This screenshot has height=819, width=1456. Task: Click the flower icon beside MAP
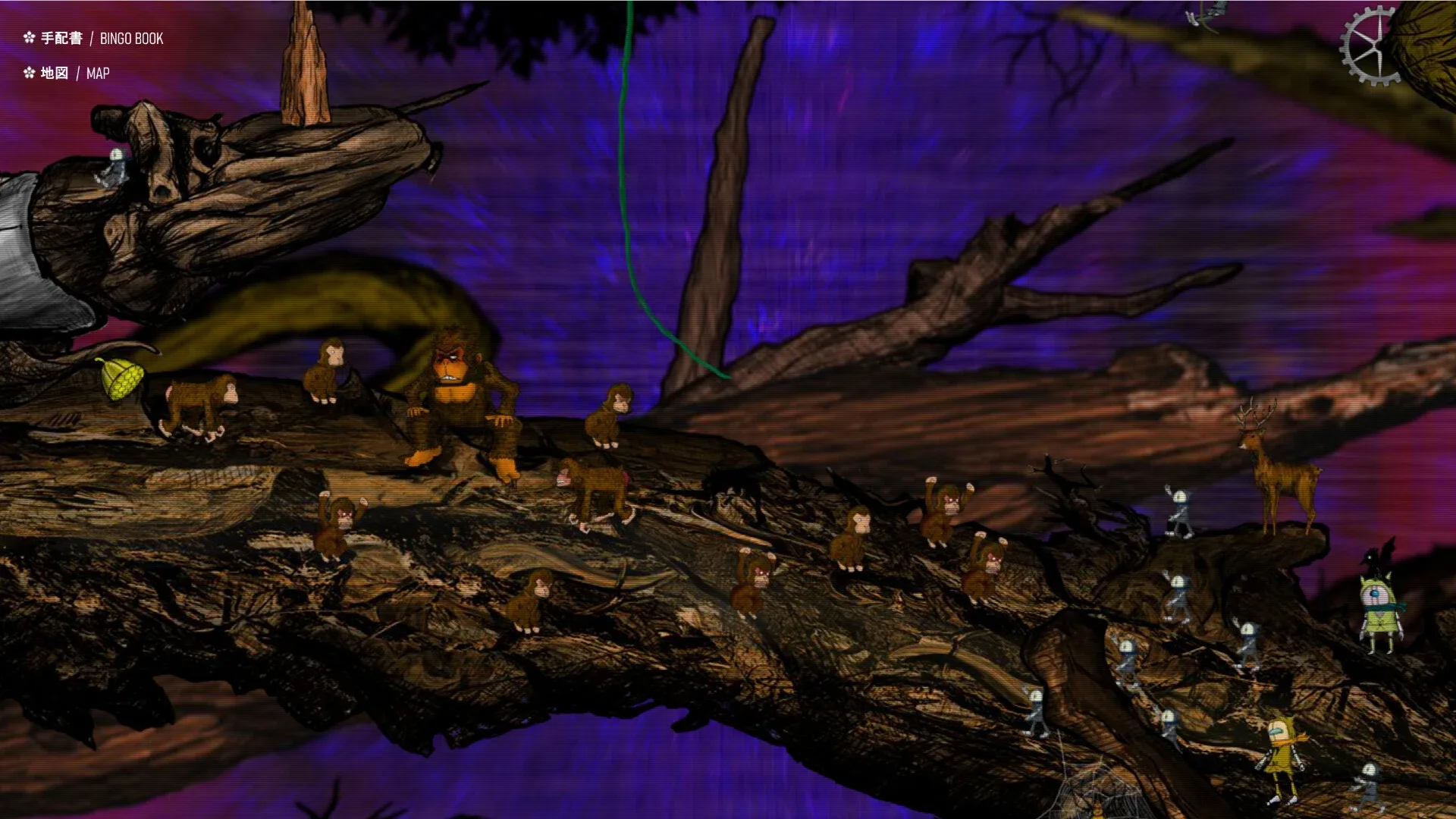coord(29,74)
